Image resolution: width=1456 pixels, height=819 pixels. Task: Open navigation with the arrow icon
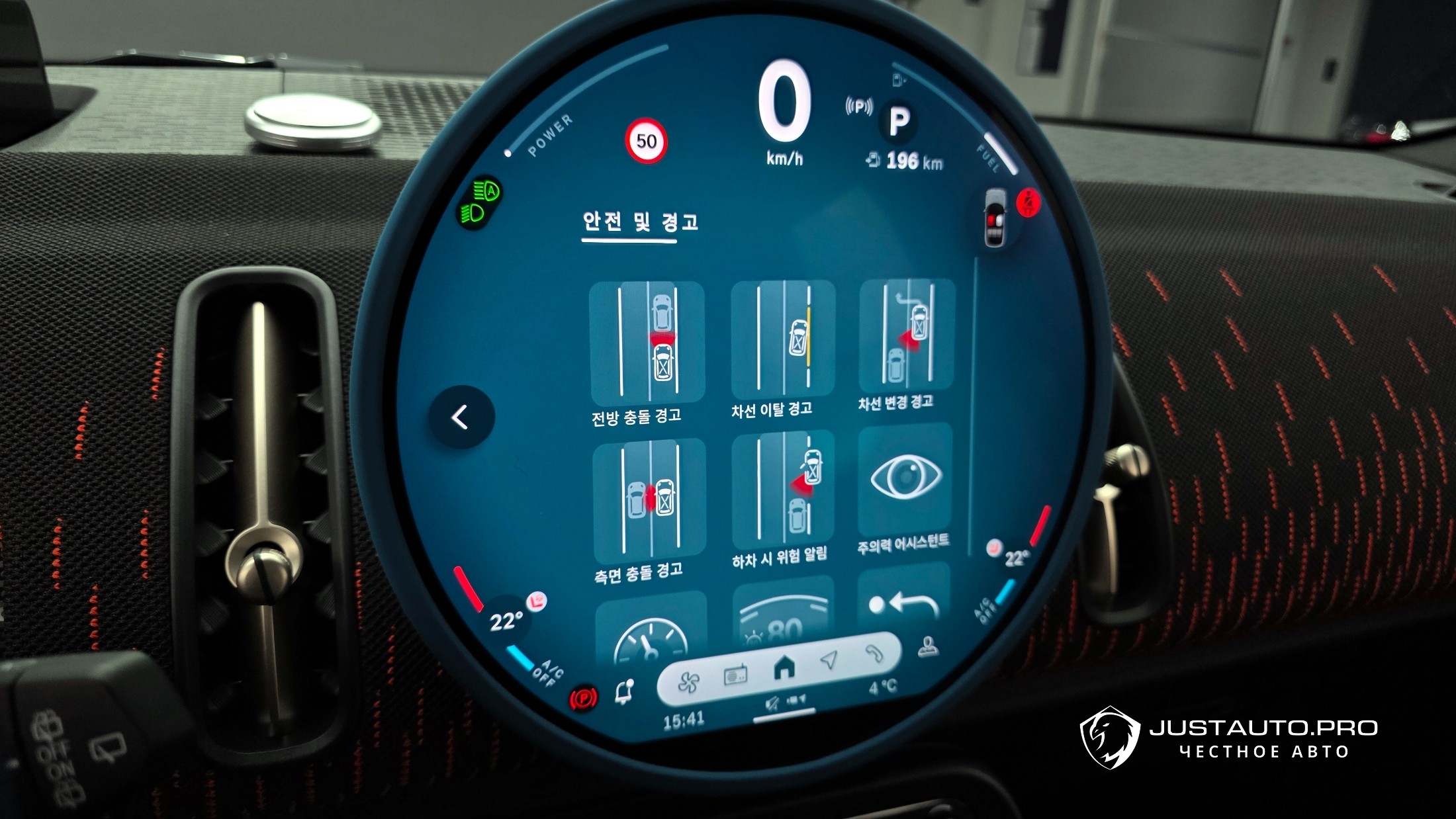[x=829, y=660]
